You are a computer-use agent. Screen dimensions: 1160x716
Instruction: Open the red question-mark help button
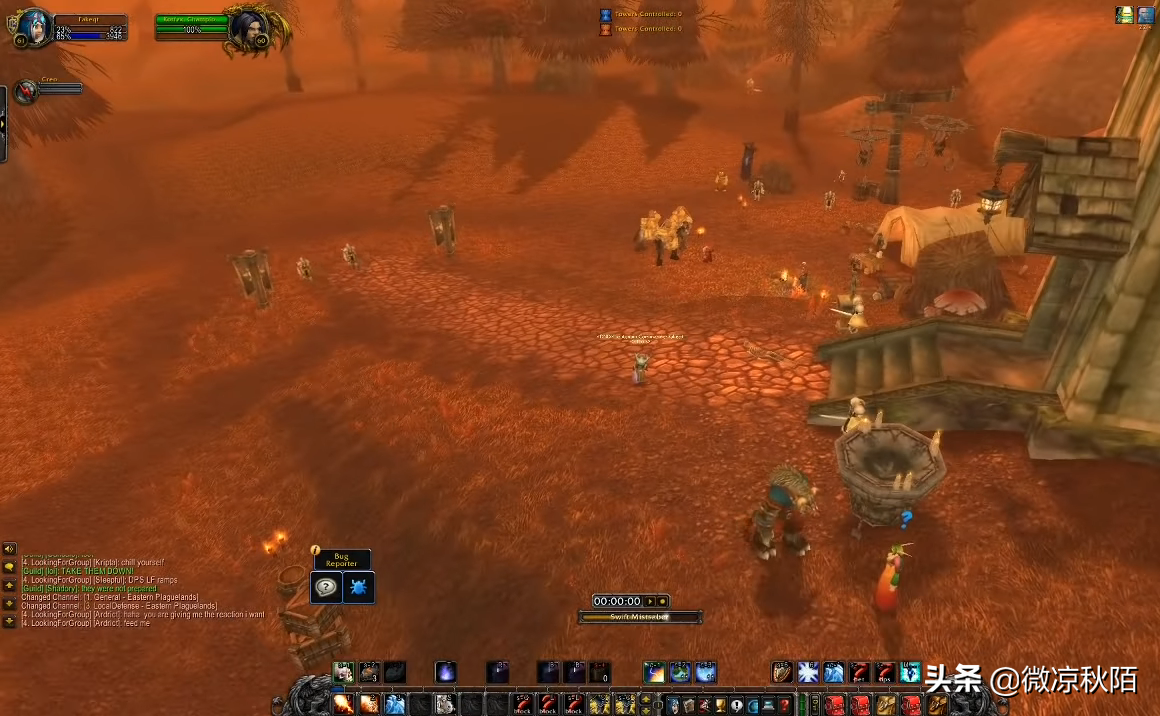point(786,705)
